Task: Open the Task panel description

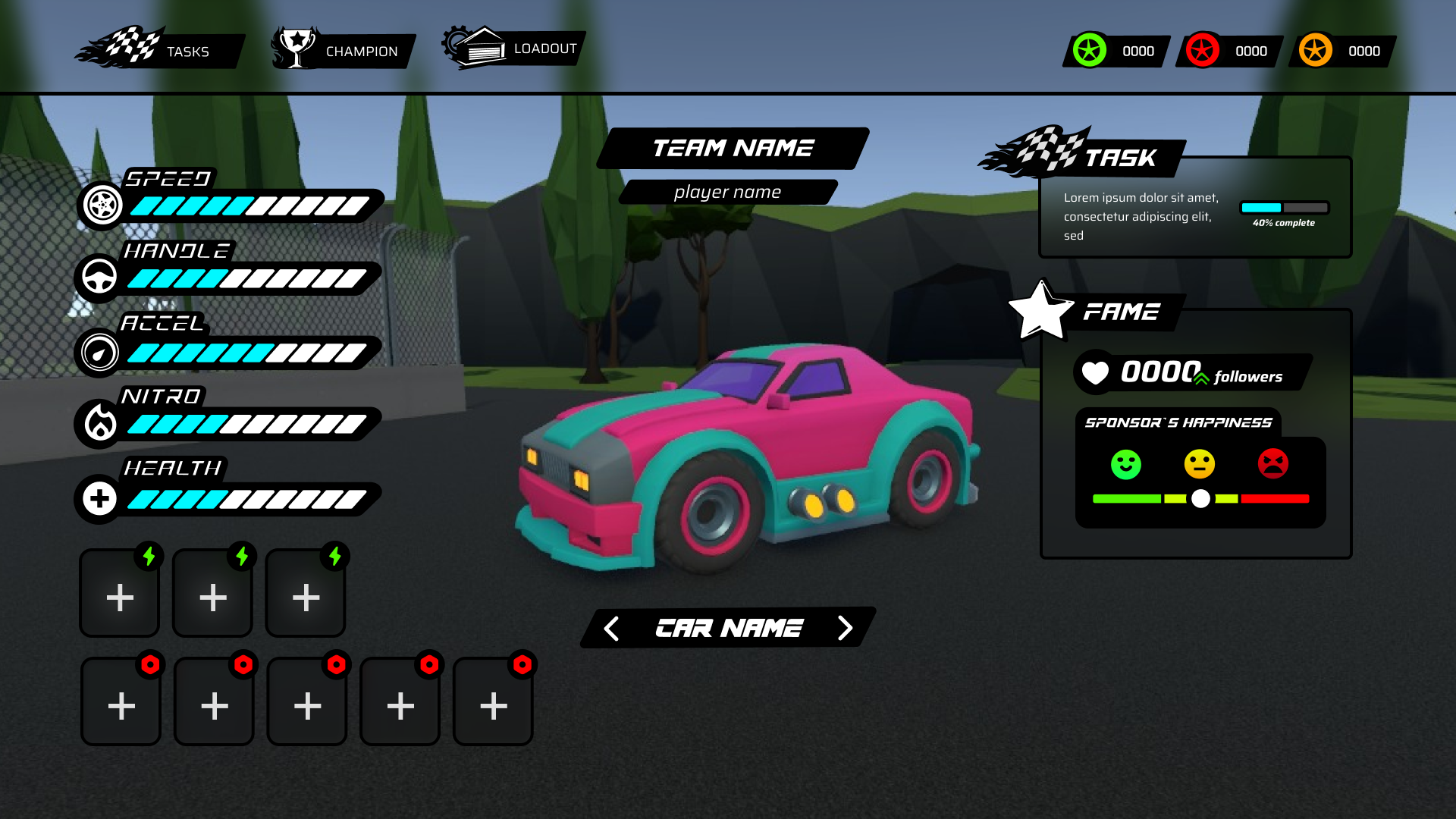Action: (x=1141, y=217)
